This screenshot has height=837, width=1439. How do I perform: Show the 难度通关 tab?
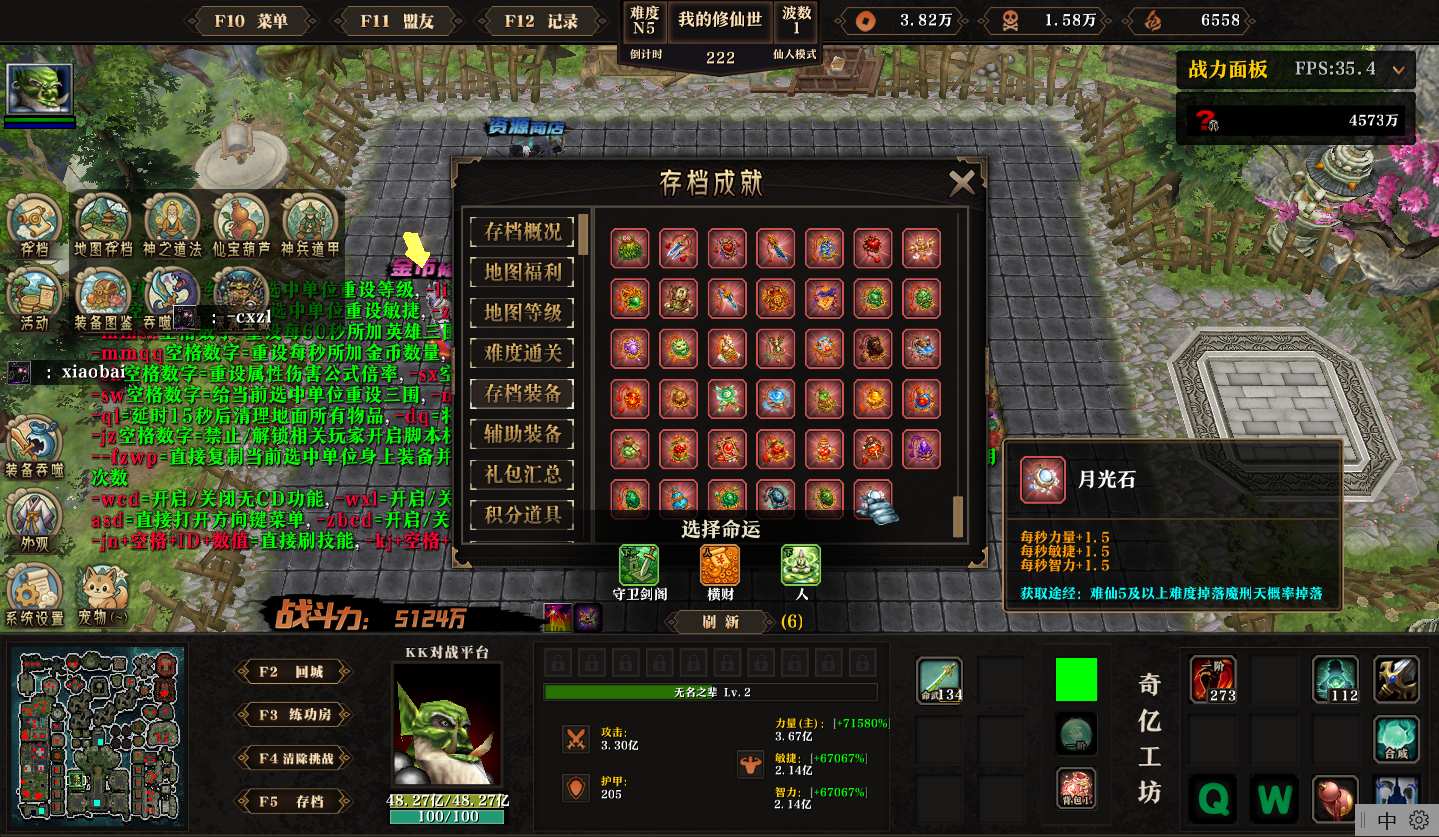pos(522,352)
